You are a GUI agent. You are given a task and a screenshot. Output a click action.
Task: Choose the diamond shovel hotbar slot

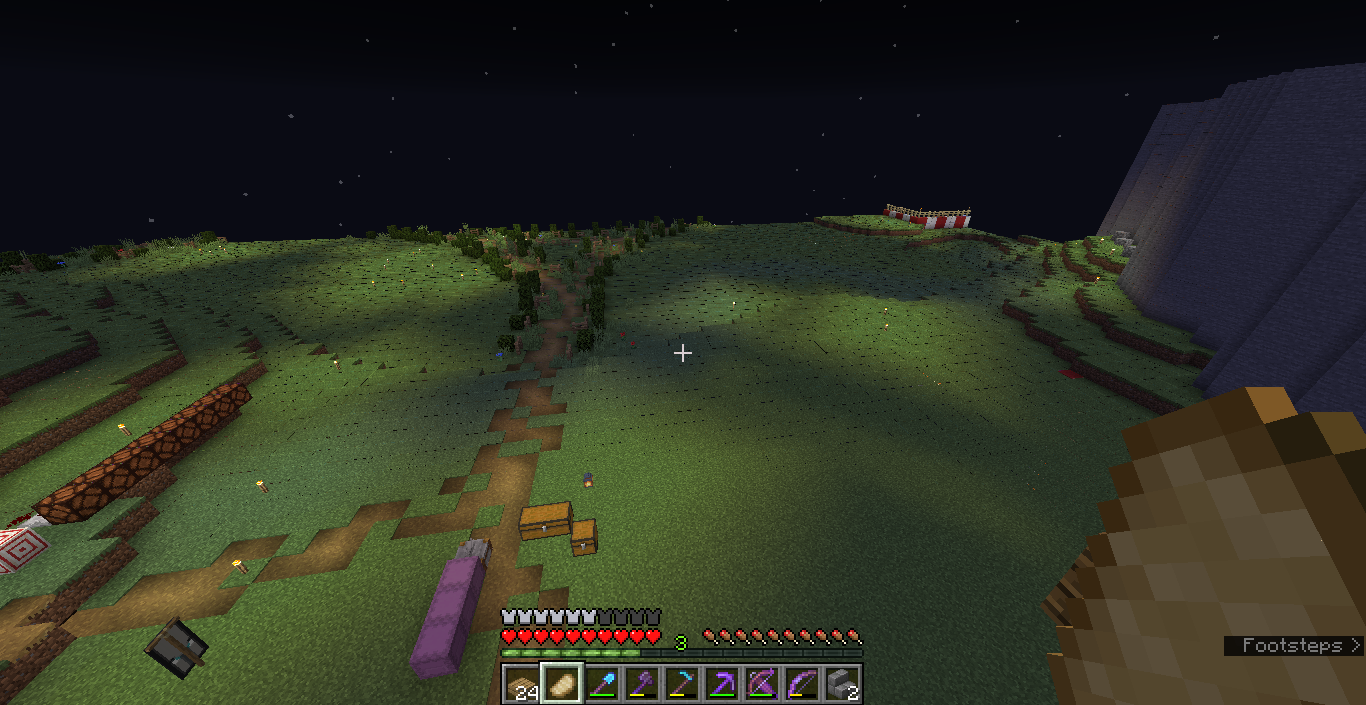click(x=601, y=684)
